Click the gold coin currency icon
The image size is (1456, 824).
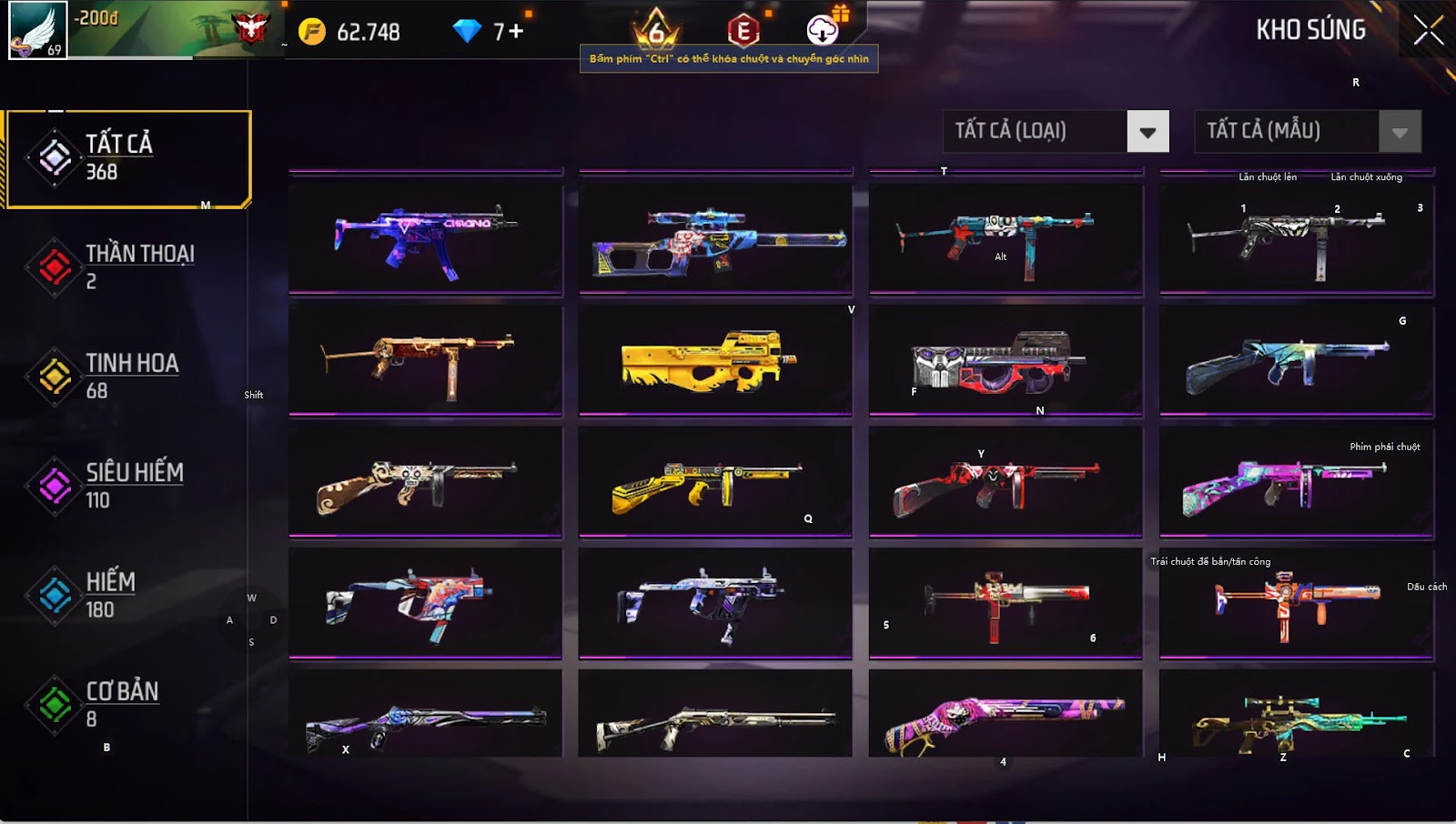point(312,32)
